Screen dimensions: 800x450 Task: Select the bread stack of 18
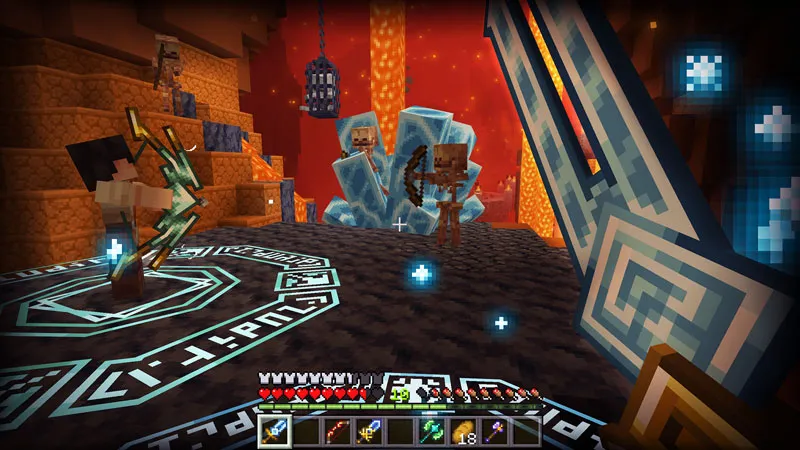tap(464, 431)
